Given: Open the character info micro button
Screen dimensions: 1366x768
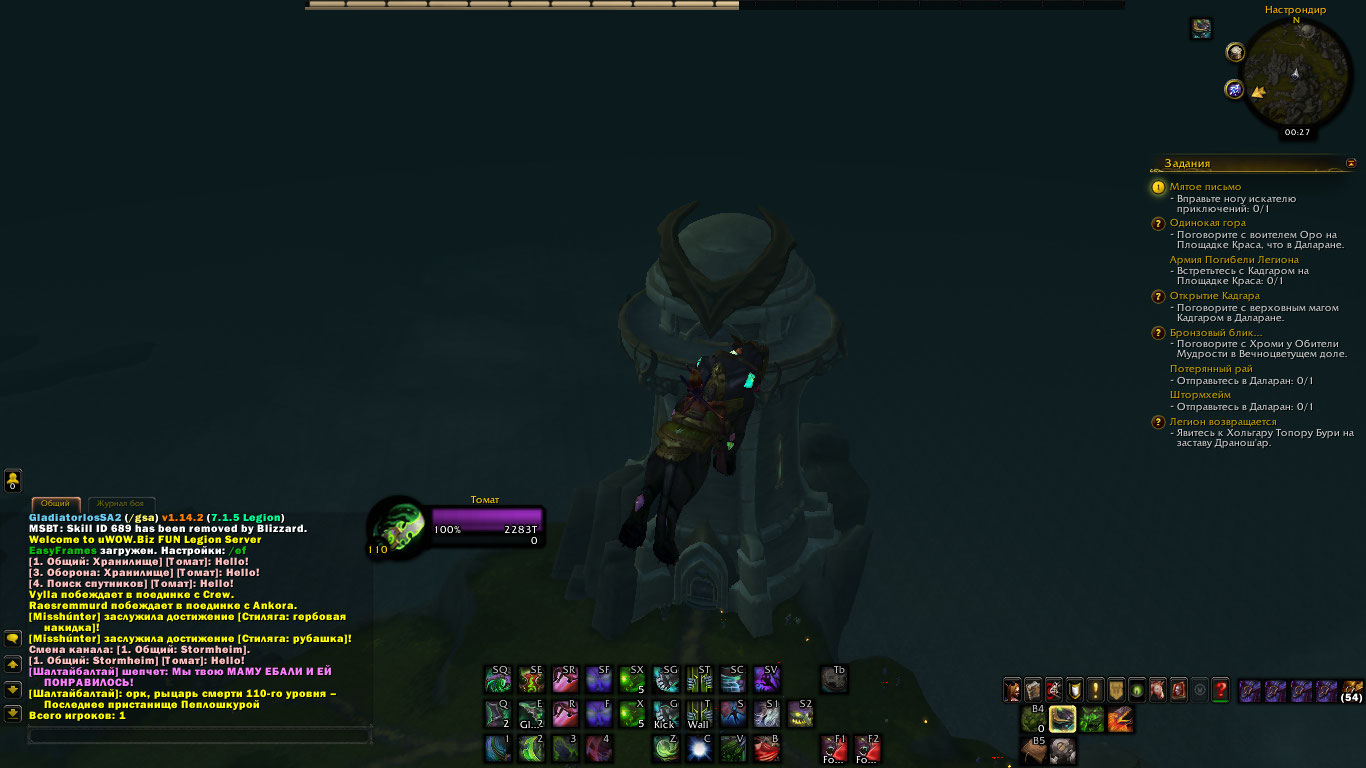Looking at the screenshot, I should click(1013, 690).
